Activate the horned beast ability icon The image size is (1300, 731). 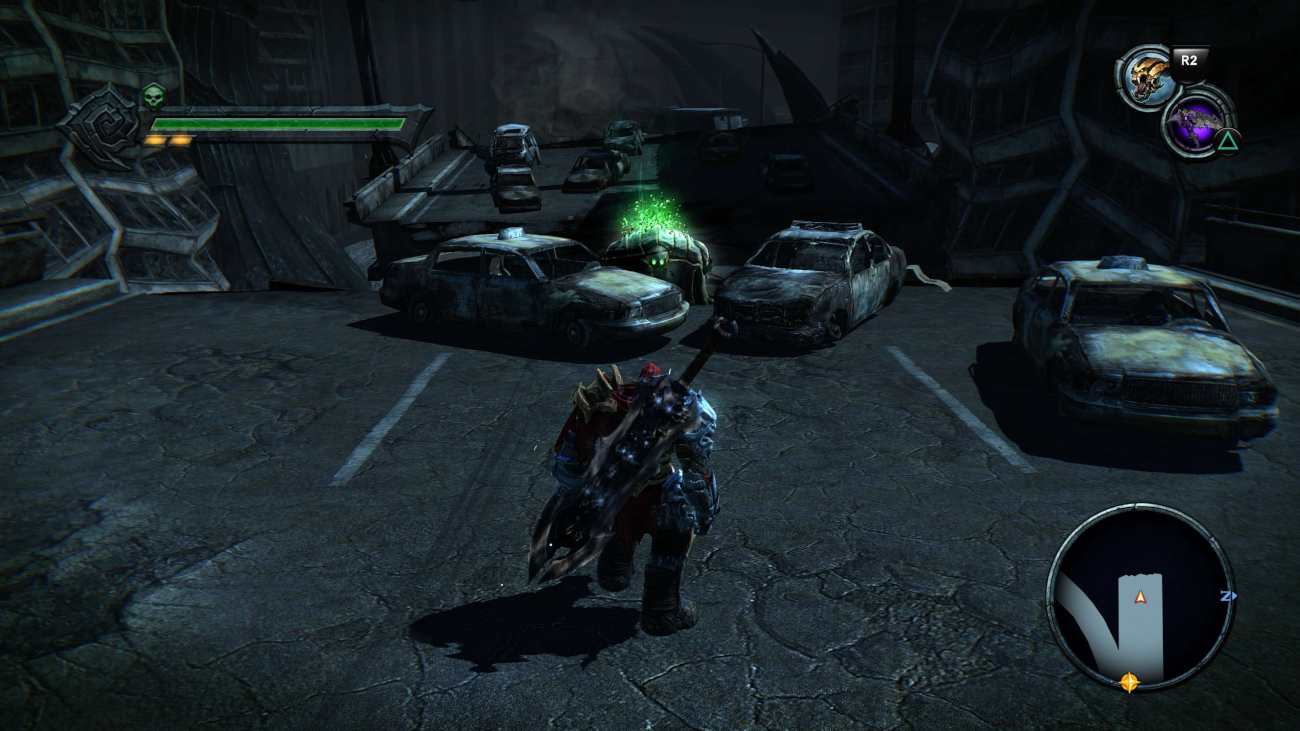(x=1146, y=78)
